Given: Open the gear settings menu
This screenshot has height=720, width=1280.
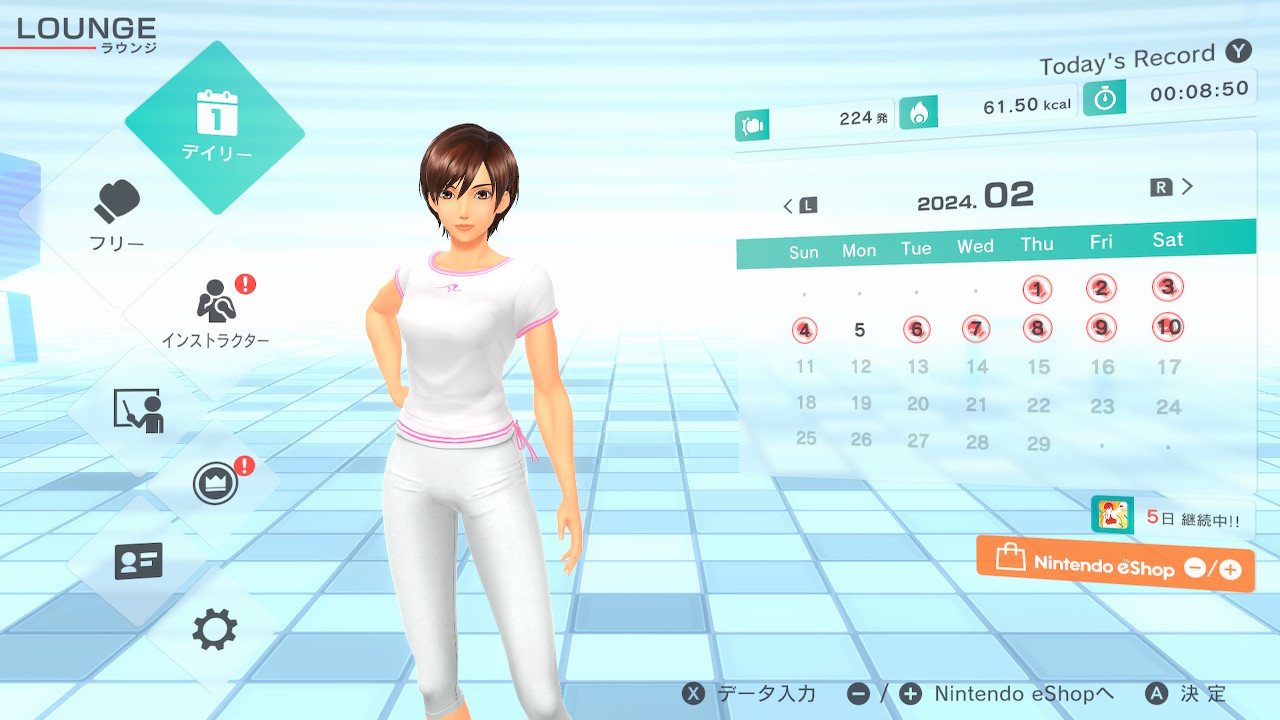Looking at the screenshot, I should point(215,630).
